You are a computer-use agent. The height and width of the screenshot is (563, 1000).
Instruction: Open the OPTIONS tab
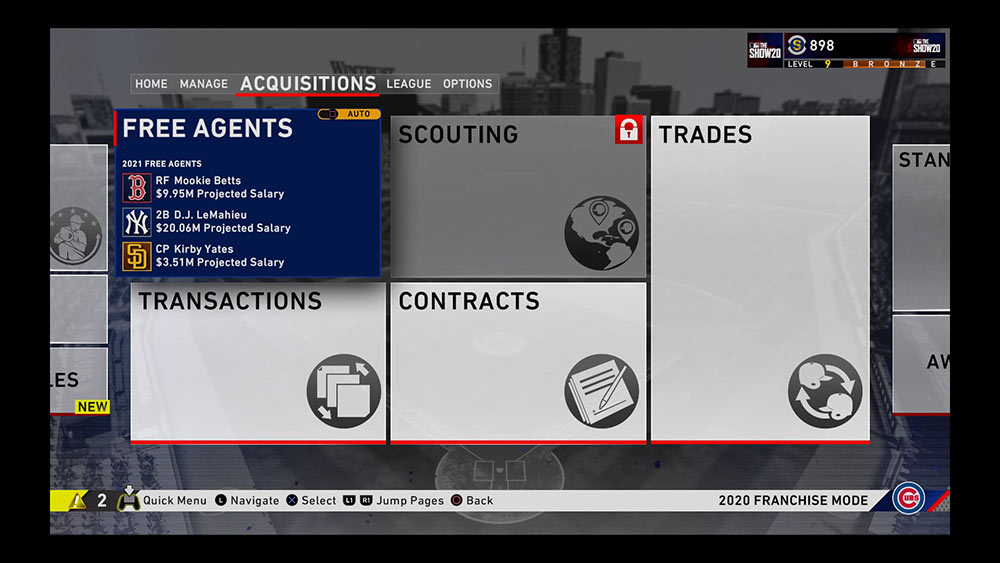pos(468,84)
